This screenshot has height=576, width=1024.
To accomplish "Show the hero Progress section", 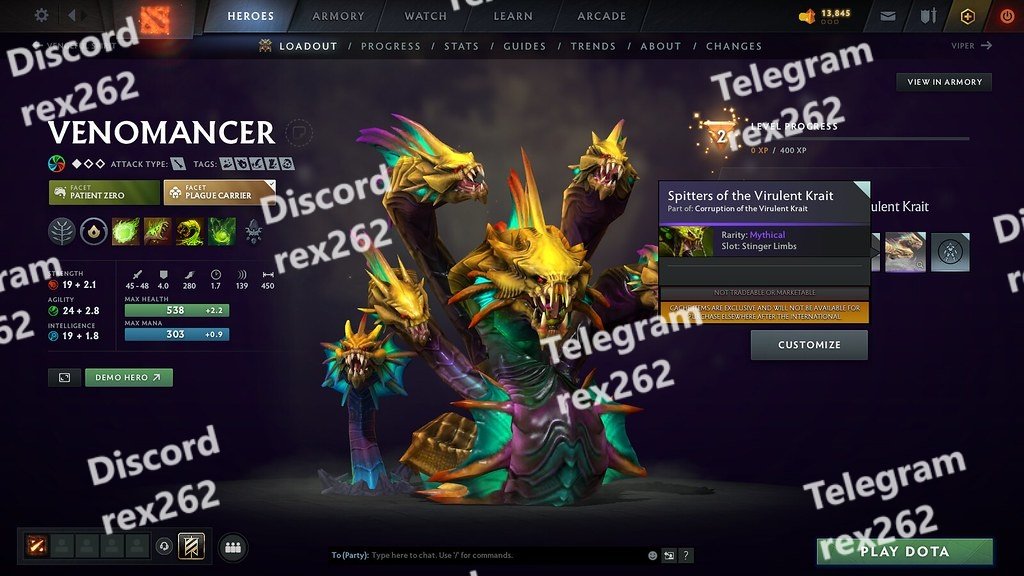I will coord(390,46).
